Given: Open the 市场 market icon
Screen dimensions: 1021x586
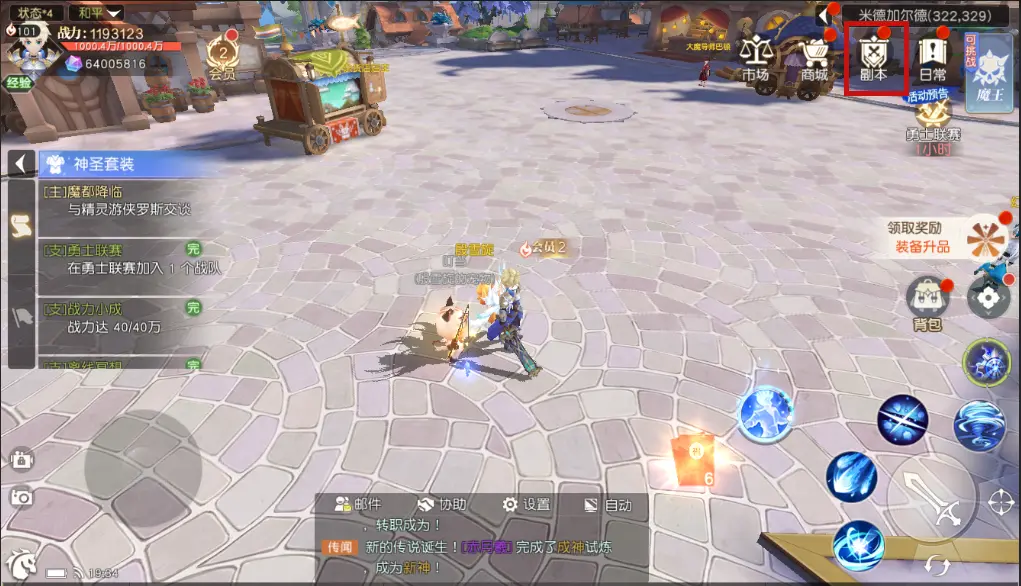Looking at the screenshot, I should click(x=756, y=59).
